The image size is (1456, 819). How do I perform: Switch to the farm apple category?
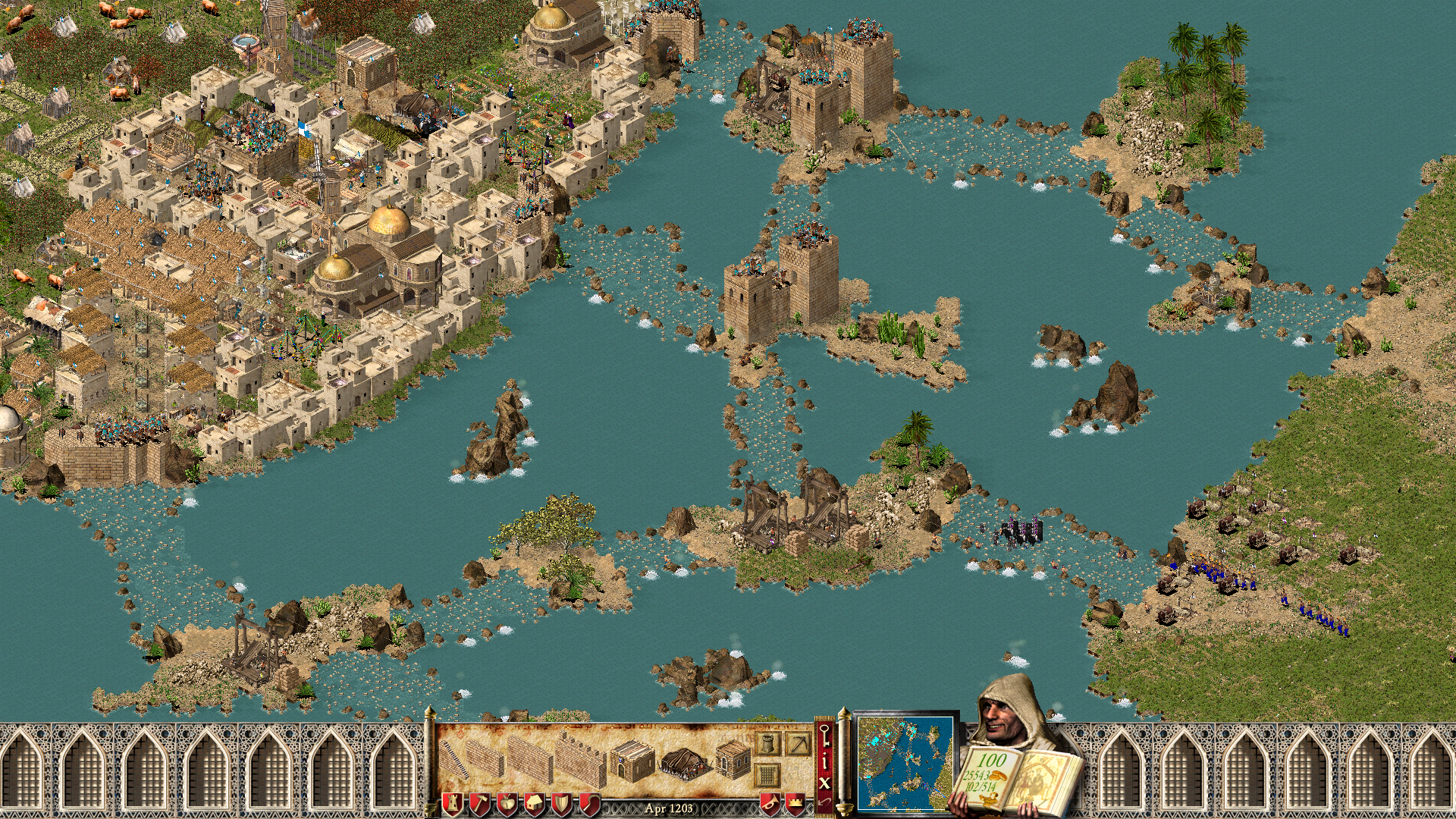(507, 803)
